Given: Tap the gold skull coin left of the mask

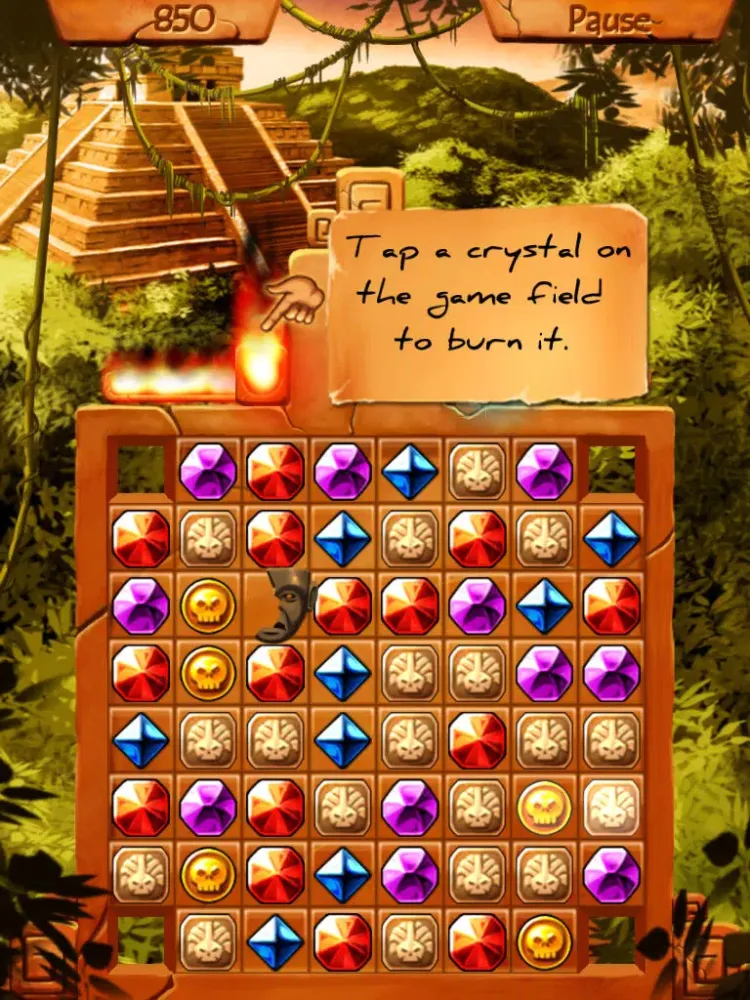Looking at the screenshot, I should click(x=208, y=605).
